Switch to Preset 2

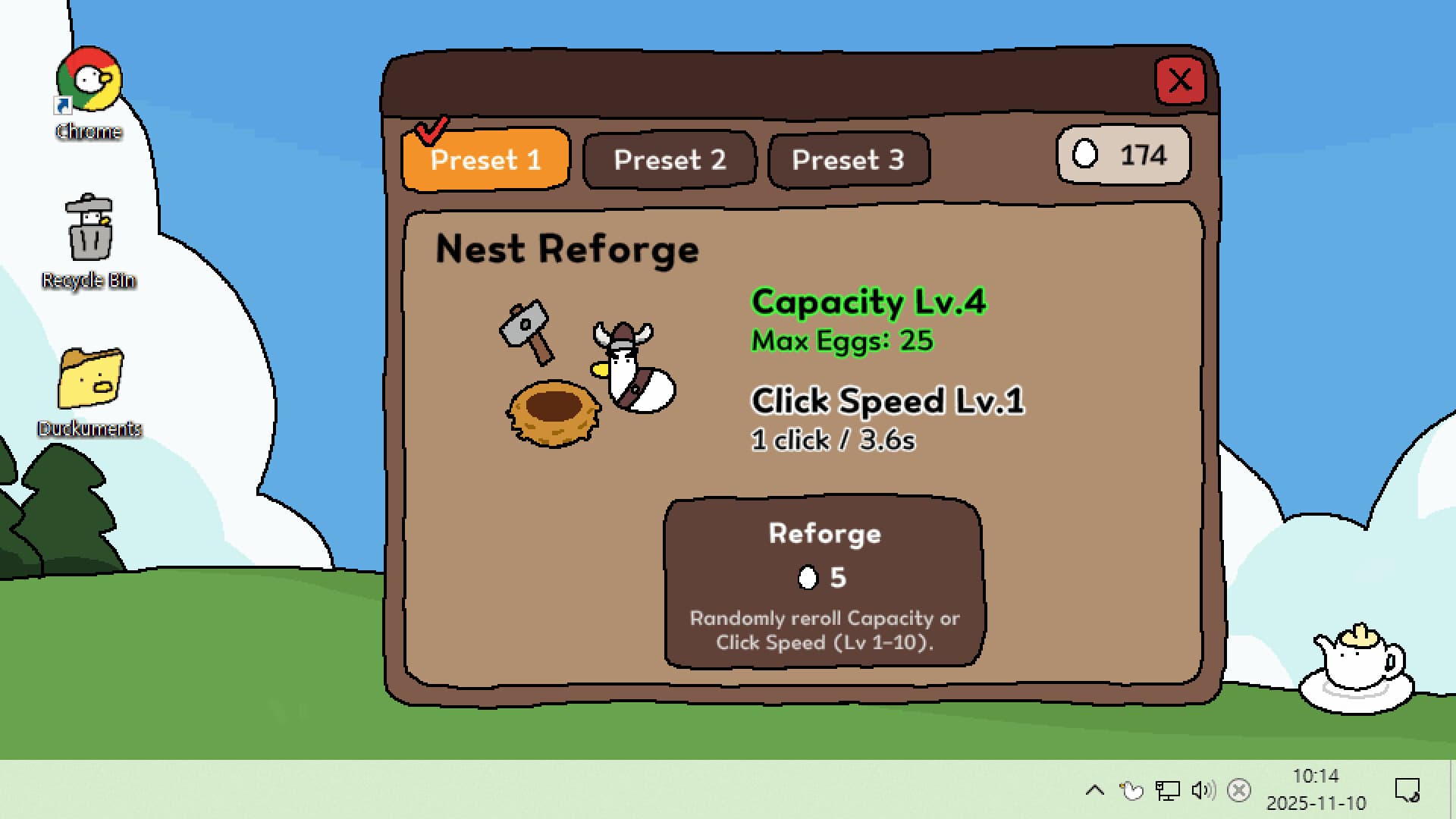pyautogui.click(x=670, y=158)
